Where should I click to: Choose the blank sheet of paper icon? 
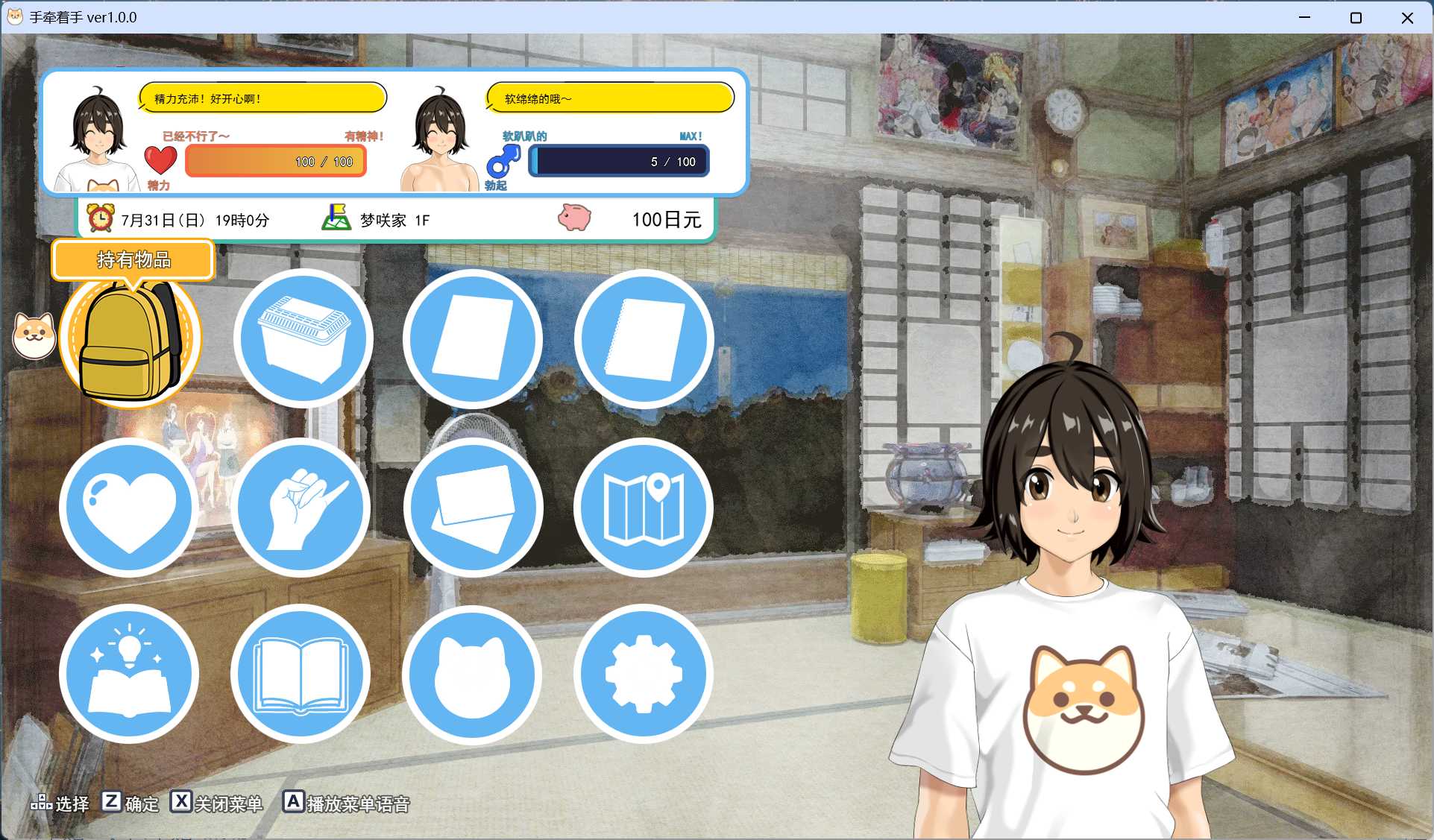pyautogui.click(x=473, y=339)
